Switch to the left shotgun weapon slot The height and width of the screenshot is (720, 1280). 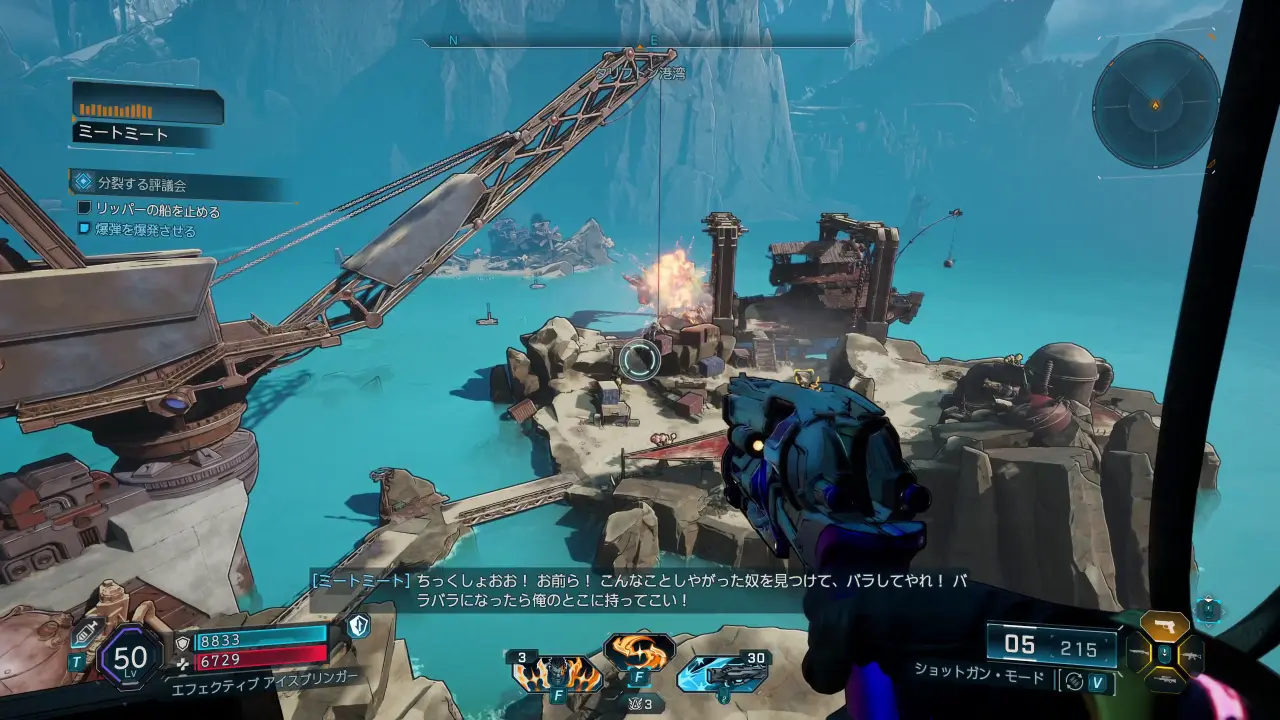pyautogui.click(x=1138, y=654)
